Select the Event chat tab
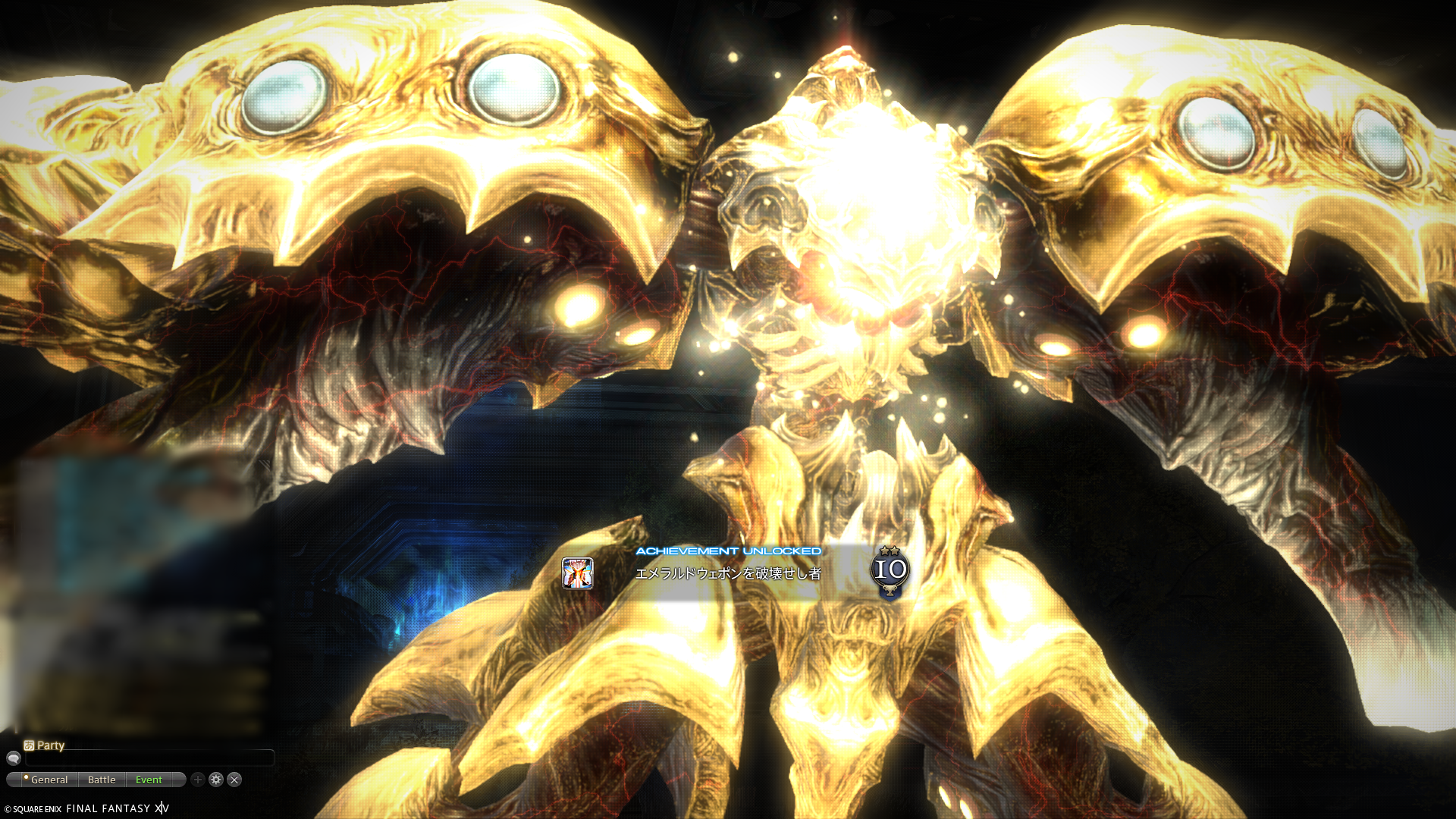 point(149,780)
